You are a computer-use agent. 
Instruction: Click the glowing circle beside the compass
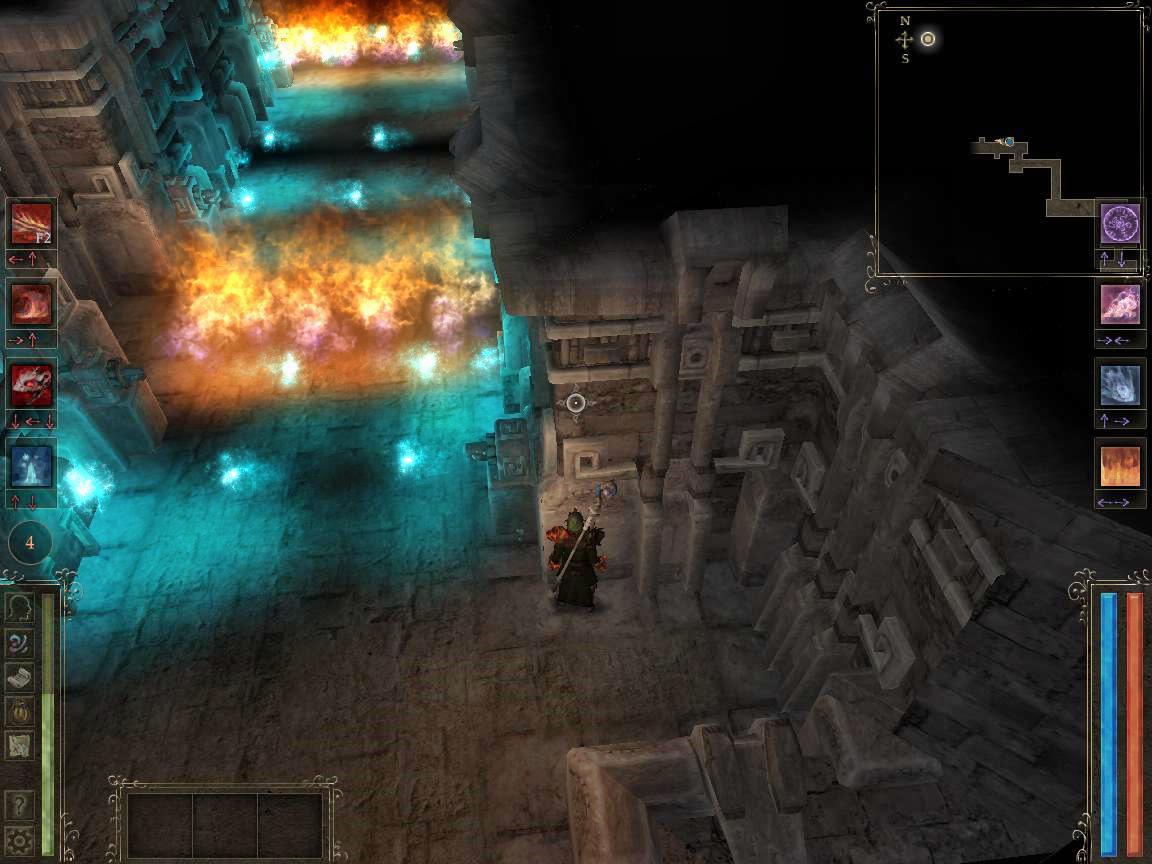click(928, 39)
